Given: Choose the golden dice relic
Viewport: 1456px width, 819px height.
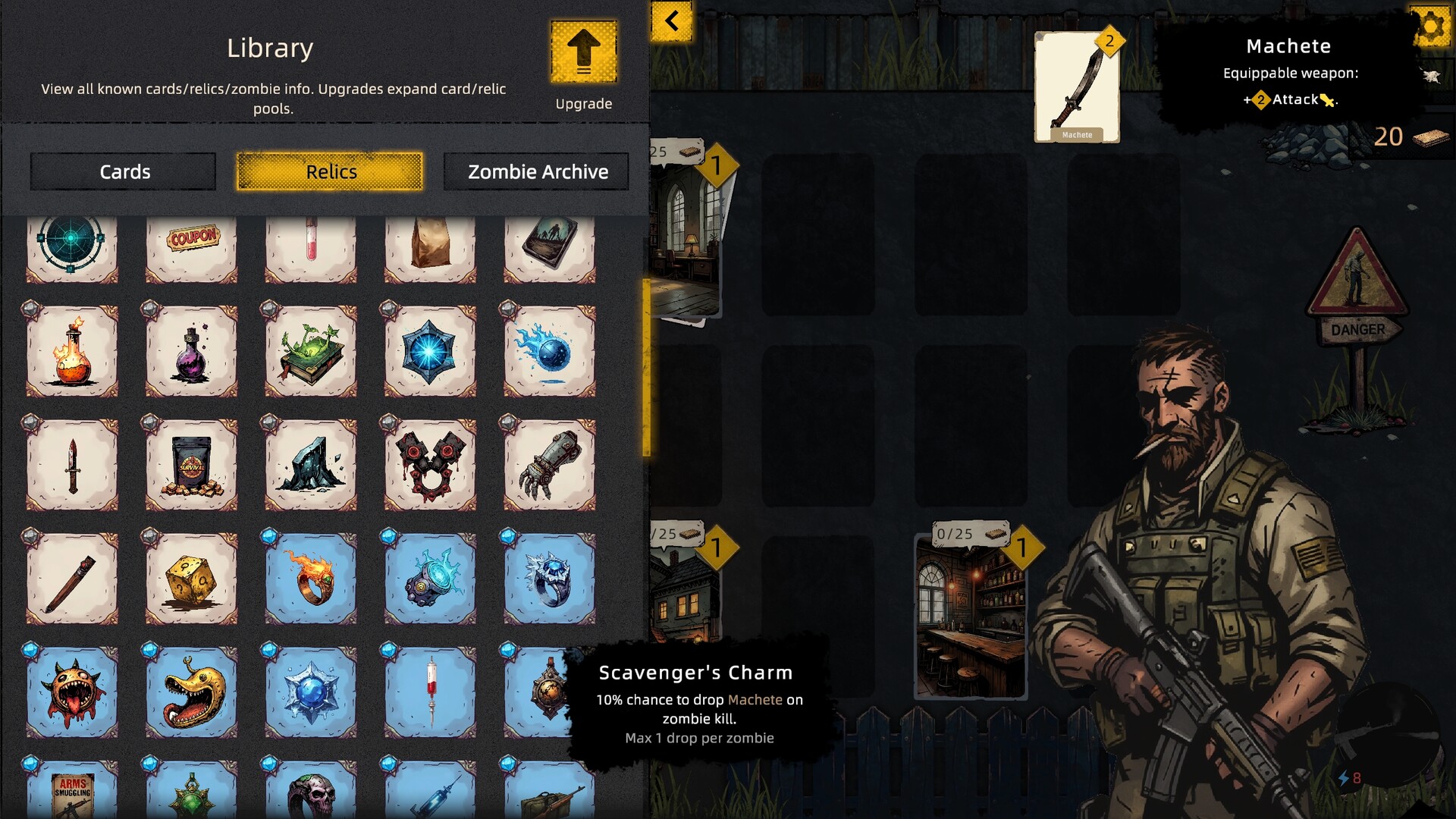Looking at the screenshot, I should [191, 579].
